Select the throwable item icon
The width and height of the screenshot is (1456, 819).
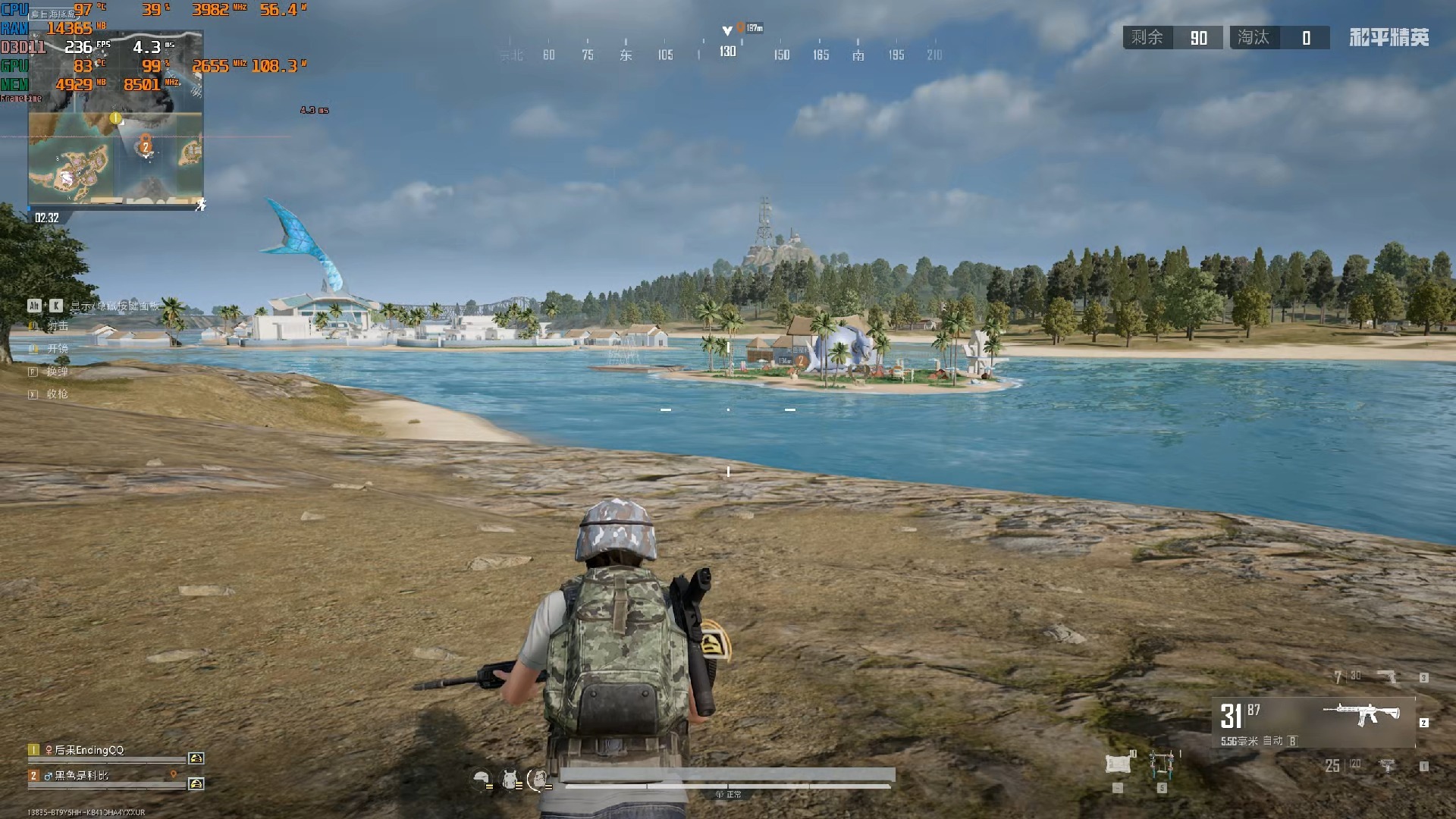coord(1161,764)
